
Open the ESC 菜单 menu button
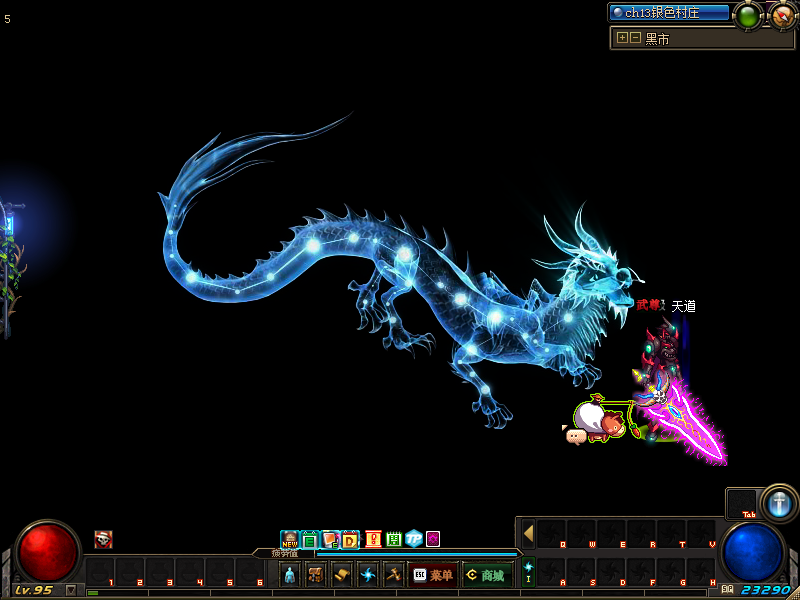tap(432, 575)
